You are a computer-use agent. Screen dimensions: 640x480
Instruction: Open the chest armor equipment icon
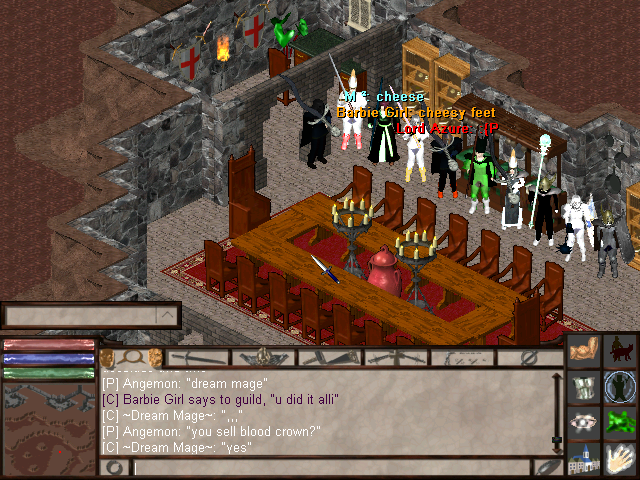tap(584, 387)
